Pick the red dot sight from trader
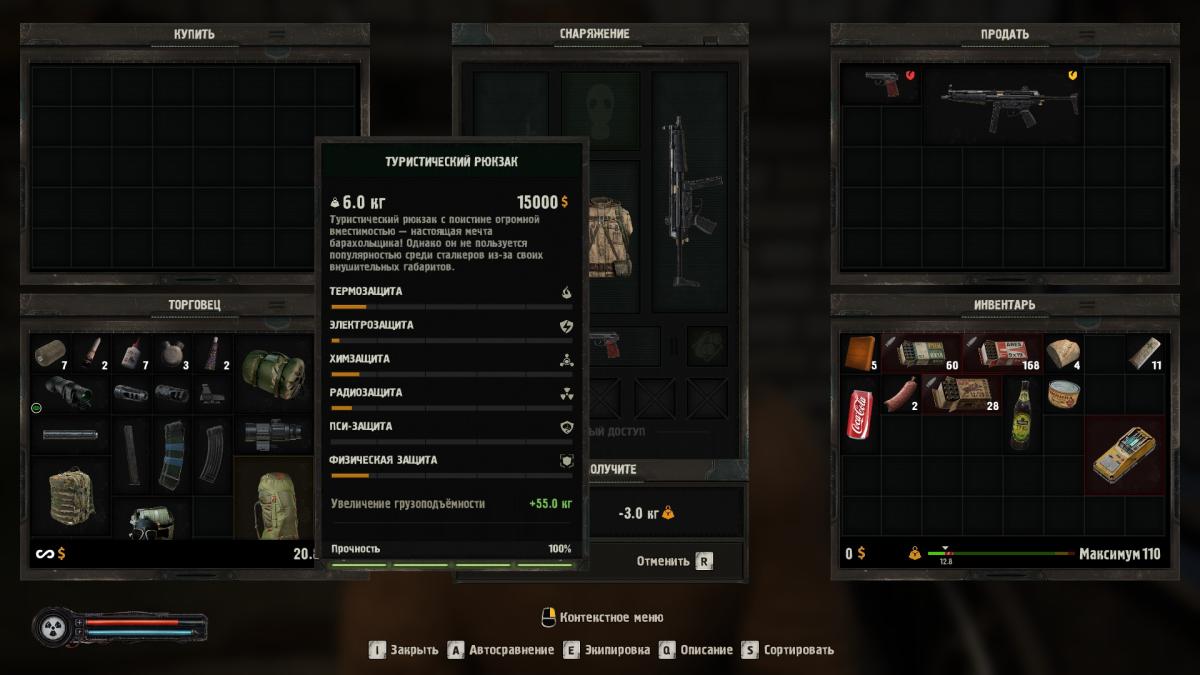1200x675 pixels. [x=212, y=393]
